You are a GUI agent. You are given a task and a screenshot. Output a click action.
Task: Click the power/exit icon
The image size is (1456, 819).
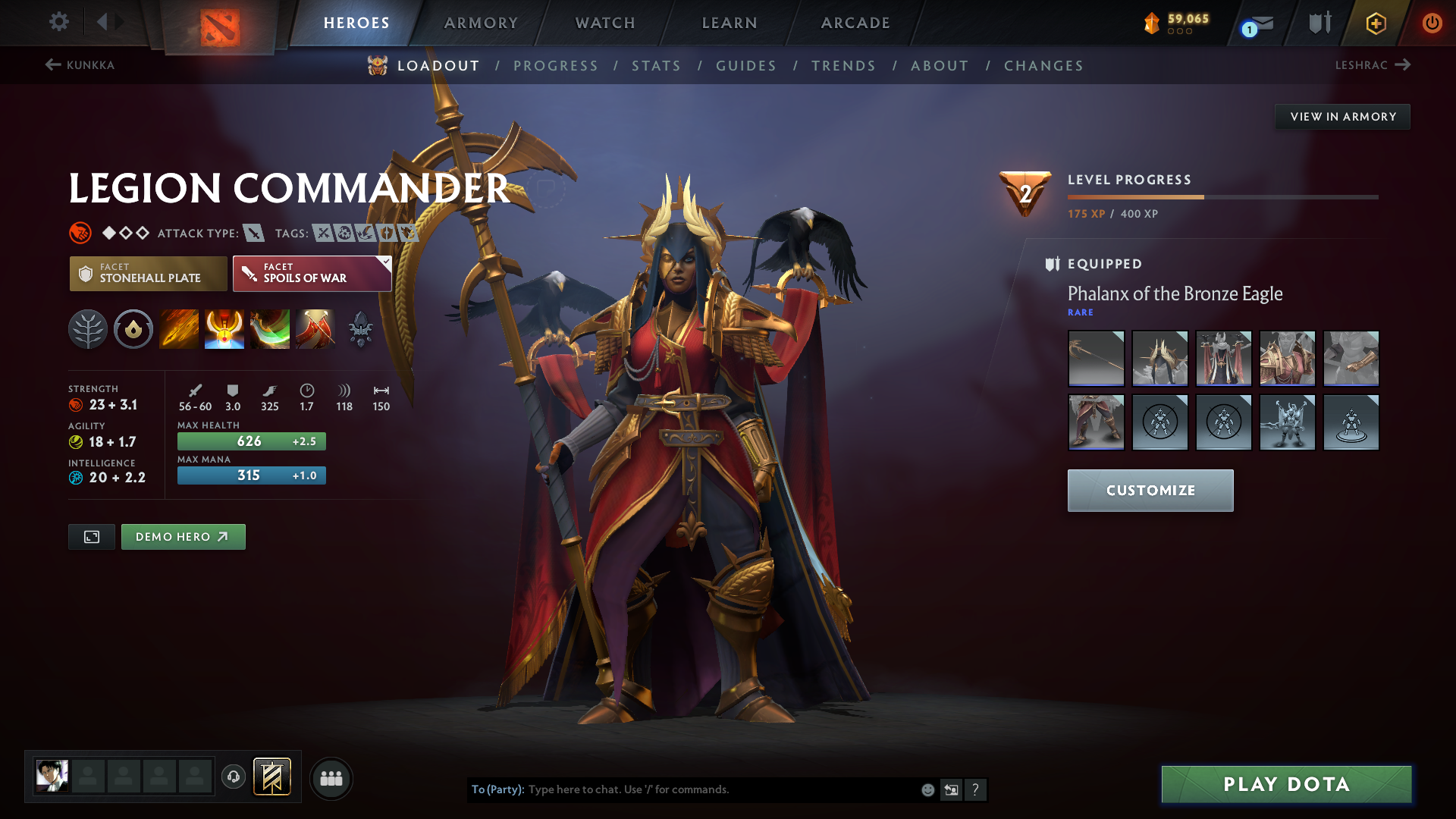[x=1432, y=23]
